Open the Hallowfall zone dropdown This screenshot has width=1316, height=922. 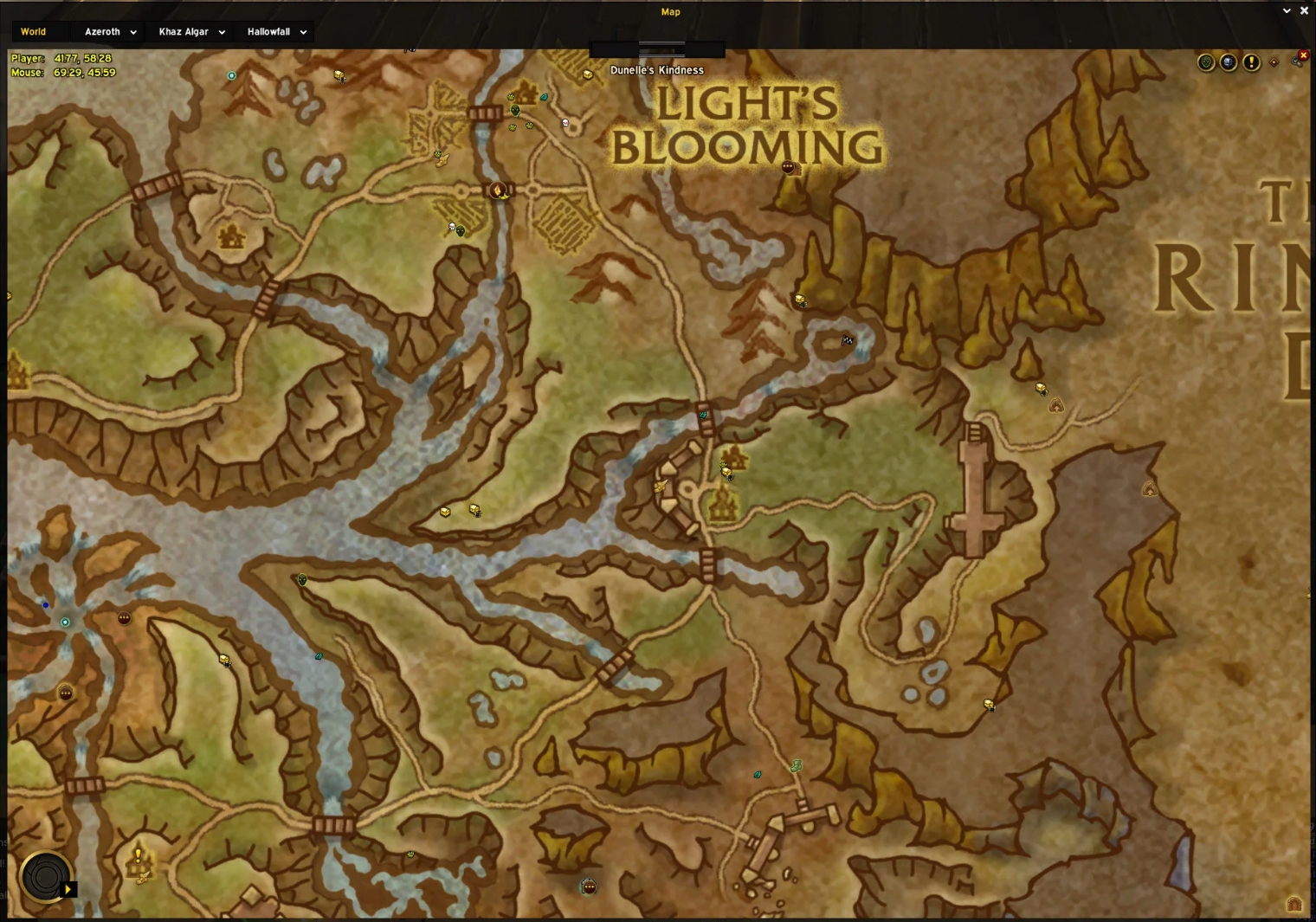pyautogui.click(x=276, y=32)
